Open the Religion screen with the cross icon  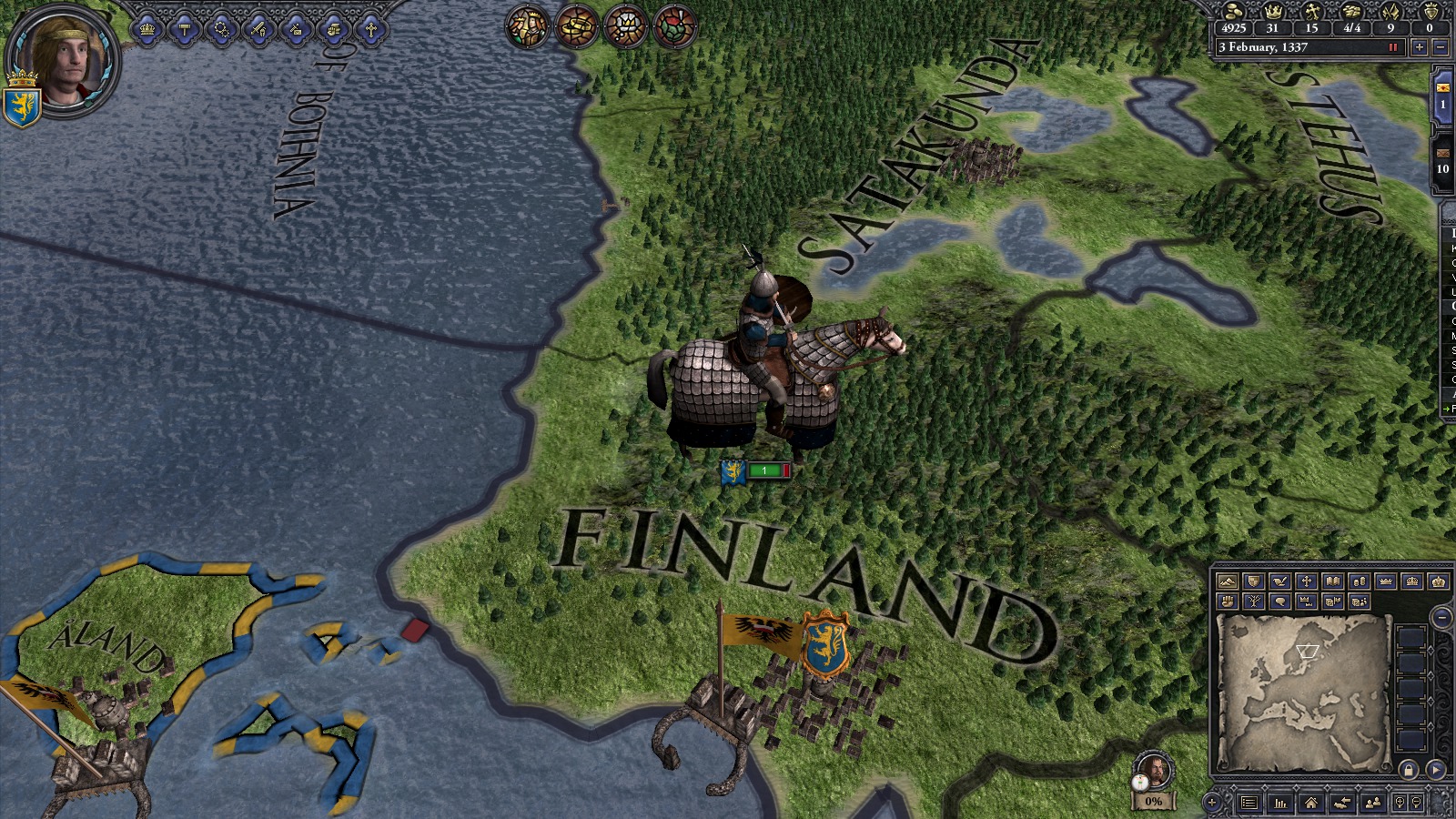(x=370, y=28)
